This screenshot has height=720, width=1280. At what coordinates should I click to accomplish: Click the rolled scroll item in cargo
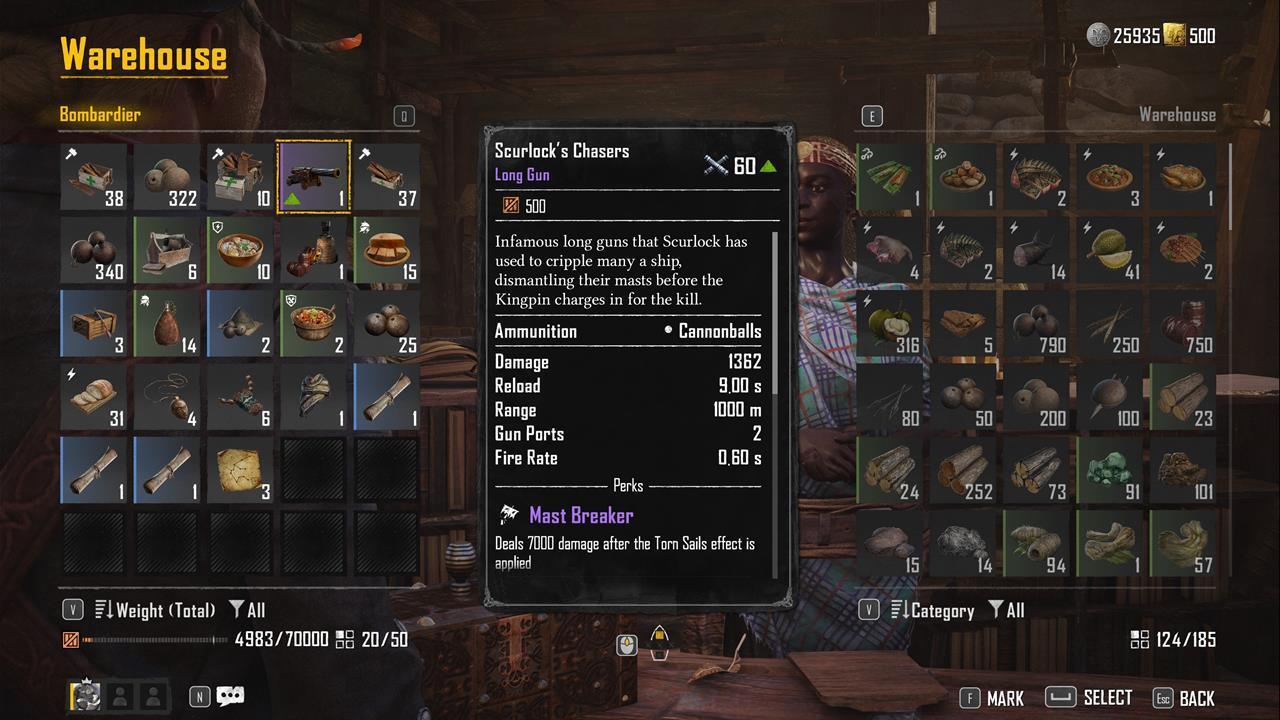tap(387, 396)
